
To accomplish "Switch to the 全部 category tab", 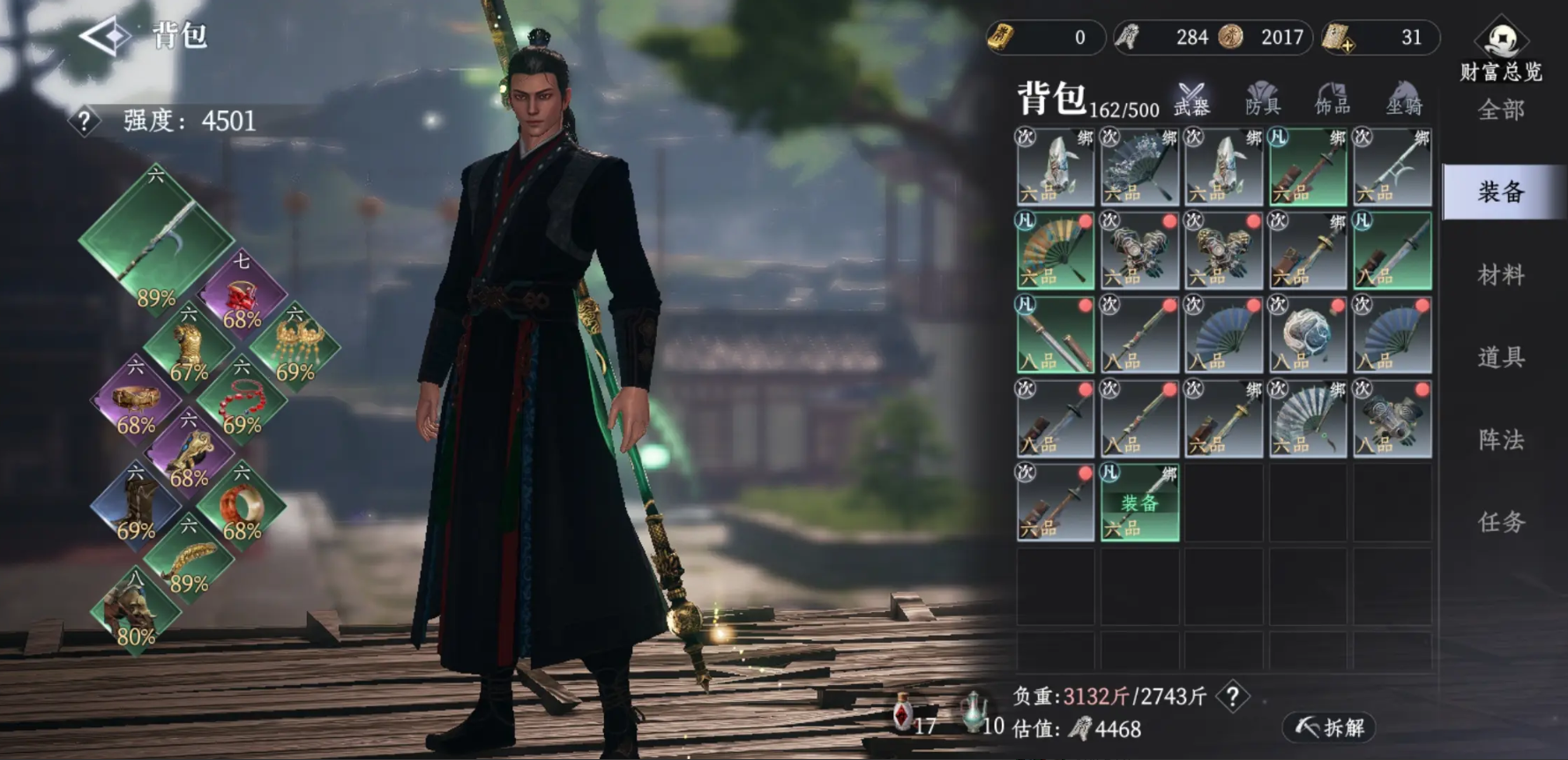I will tap(1500, 110).
